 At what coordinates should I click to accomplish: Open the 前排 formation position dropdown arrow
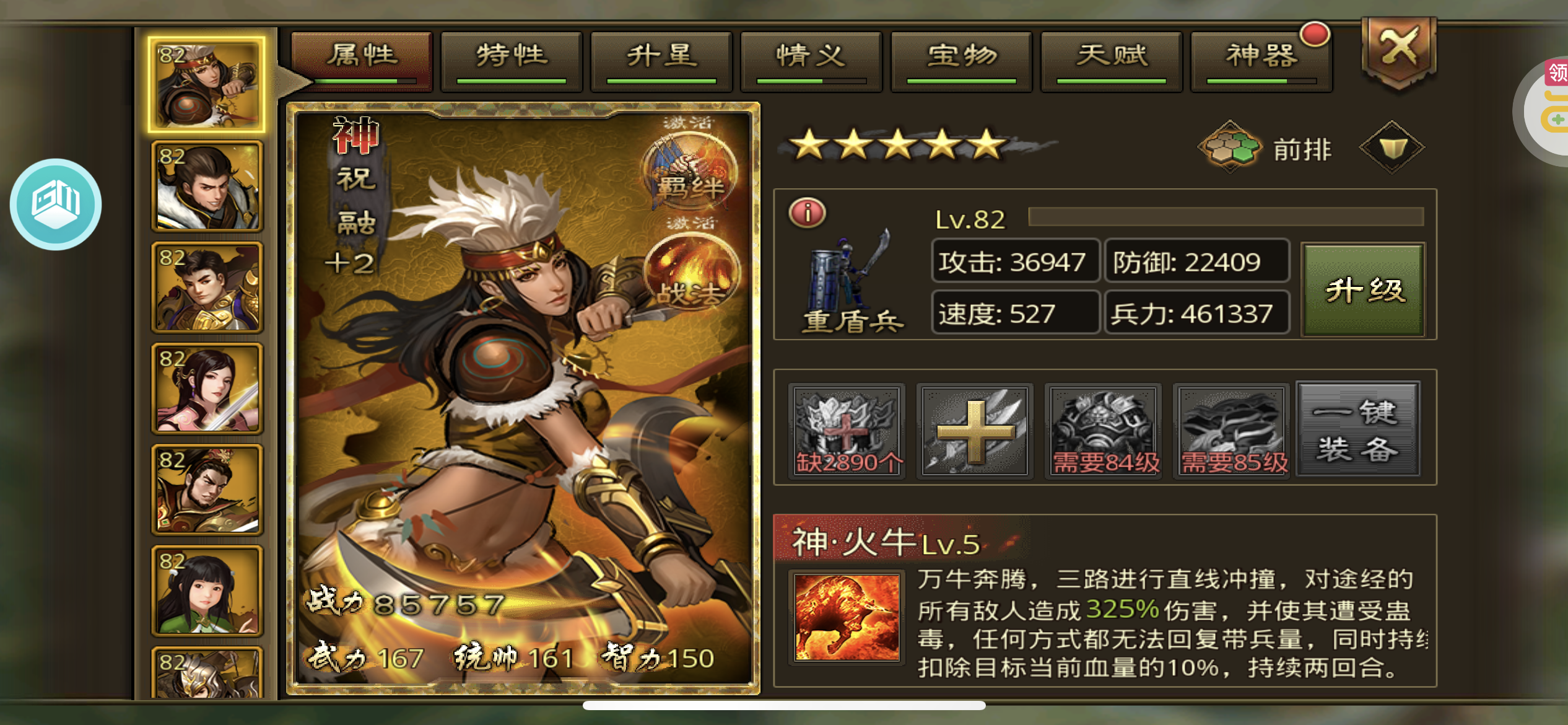click(x=1392, y=148)
